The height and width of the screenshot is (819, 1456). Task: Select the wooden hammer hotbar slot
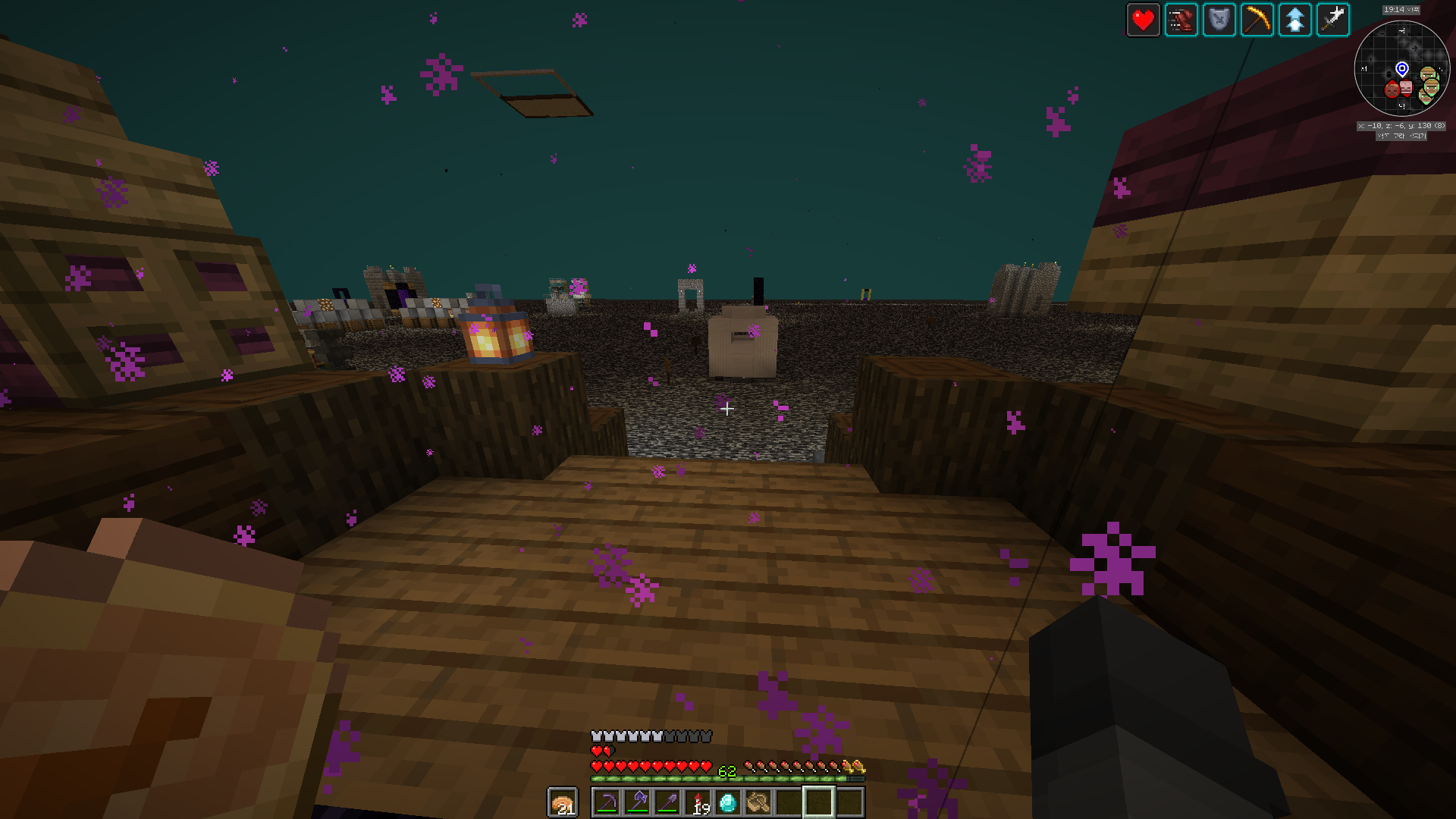[x=758, y=802]
